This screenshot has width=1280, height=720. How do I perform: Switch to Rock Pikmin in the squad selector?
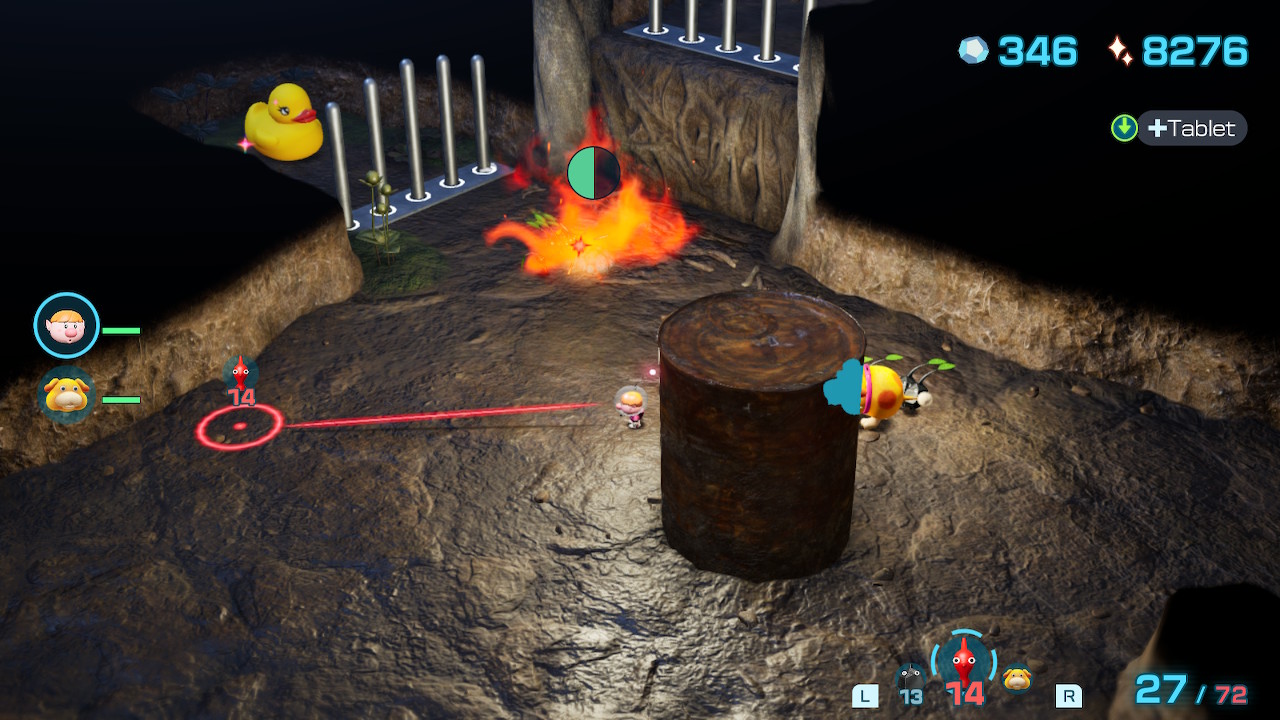pos(910,680)
